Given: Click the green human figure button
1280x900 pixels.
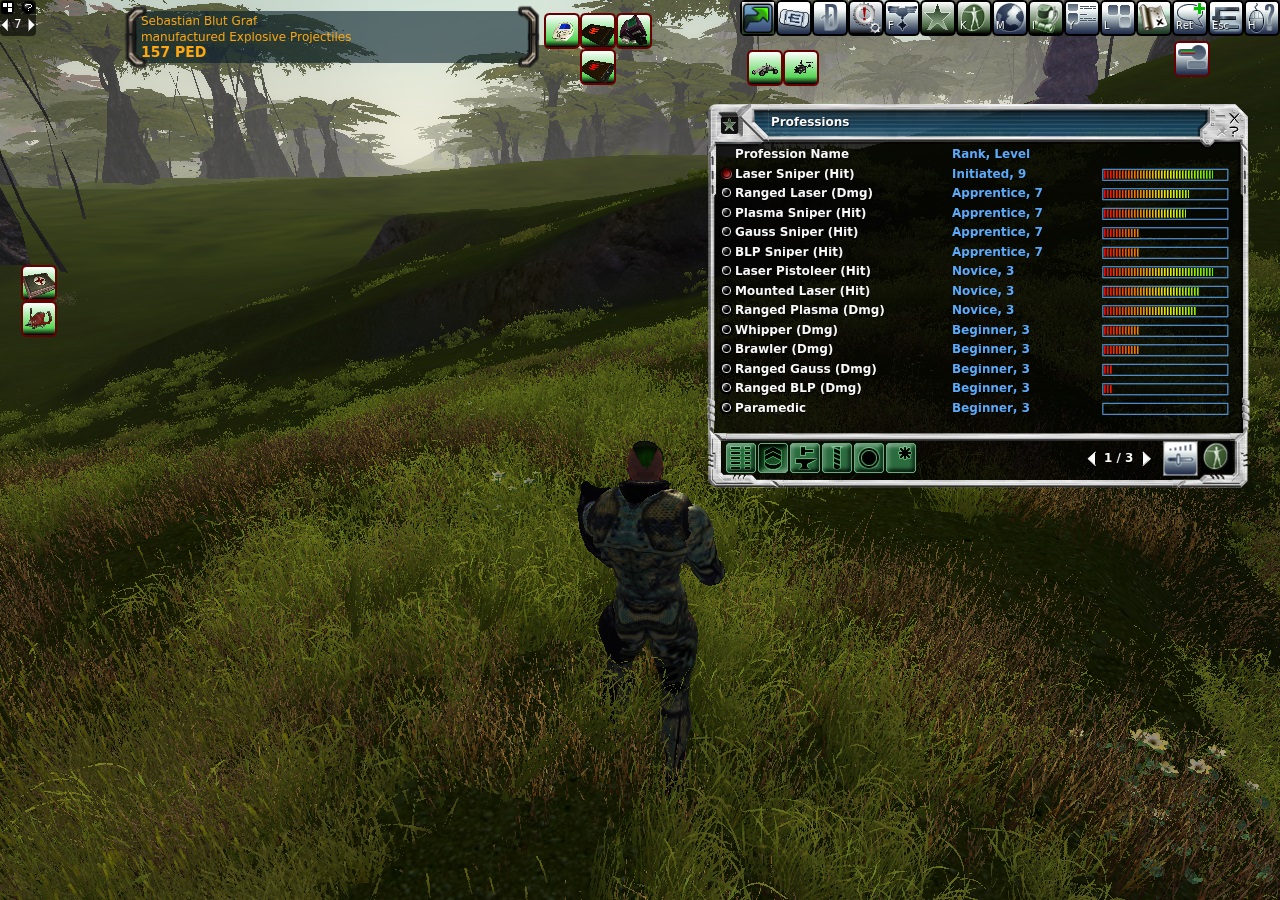Looking at the screenshot, I should point(1215,458).
